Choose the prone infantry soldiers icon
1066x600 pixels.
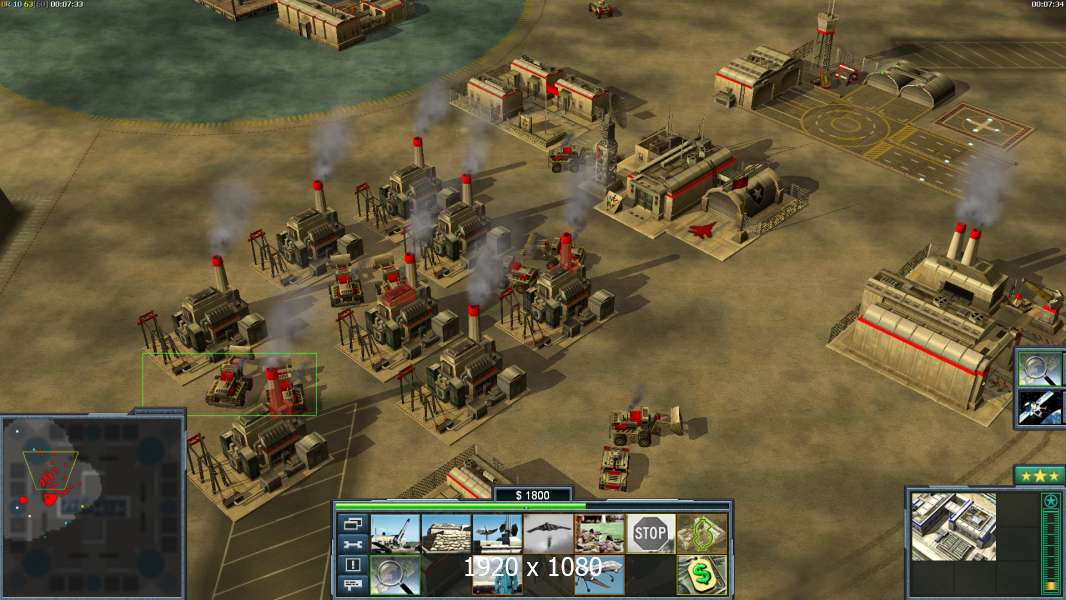[x=599, y=534]
